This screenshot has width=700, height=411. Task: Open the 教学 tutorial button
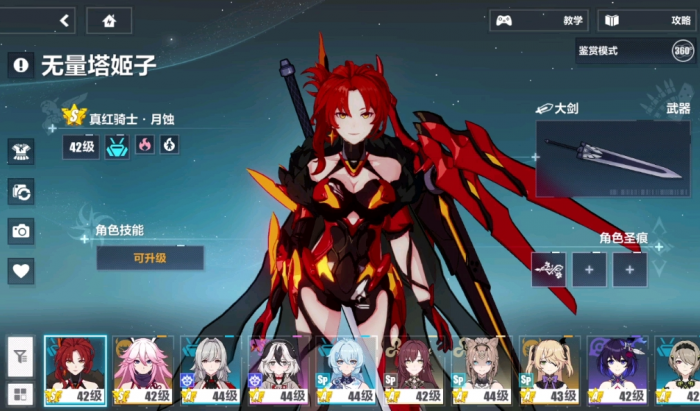(538, 20)
